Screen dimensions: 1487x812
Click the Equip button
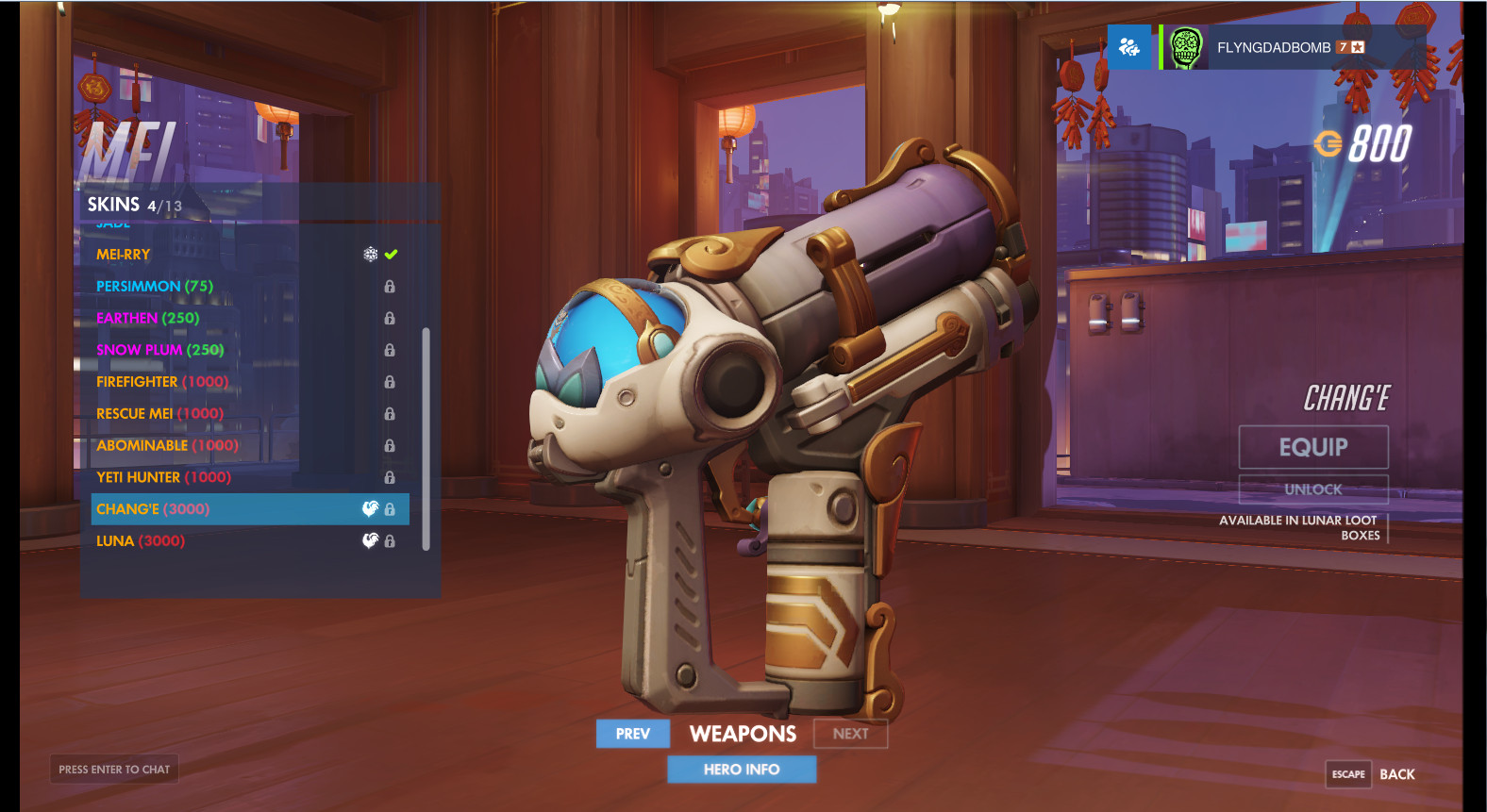[x=1312, y=447]
